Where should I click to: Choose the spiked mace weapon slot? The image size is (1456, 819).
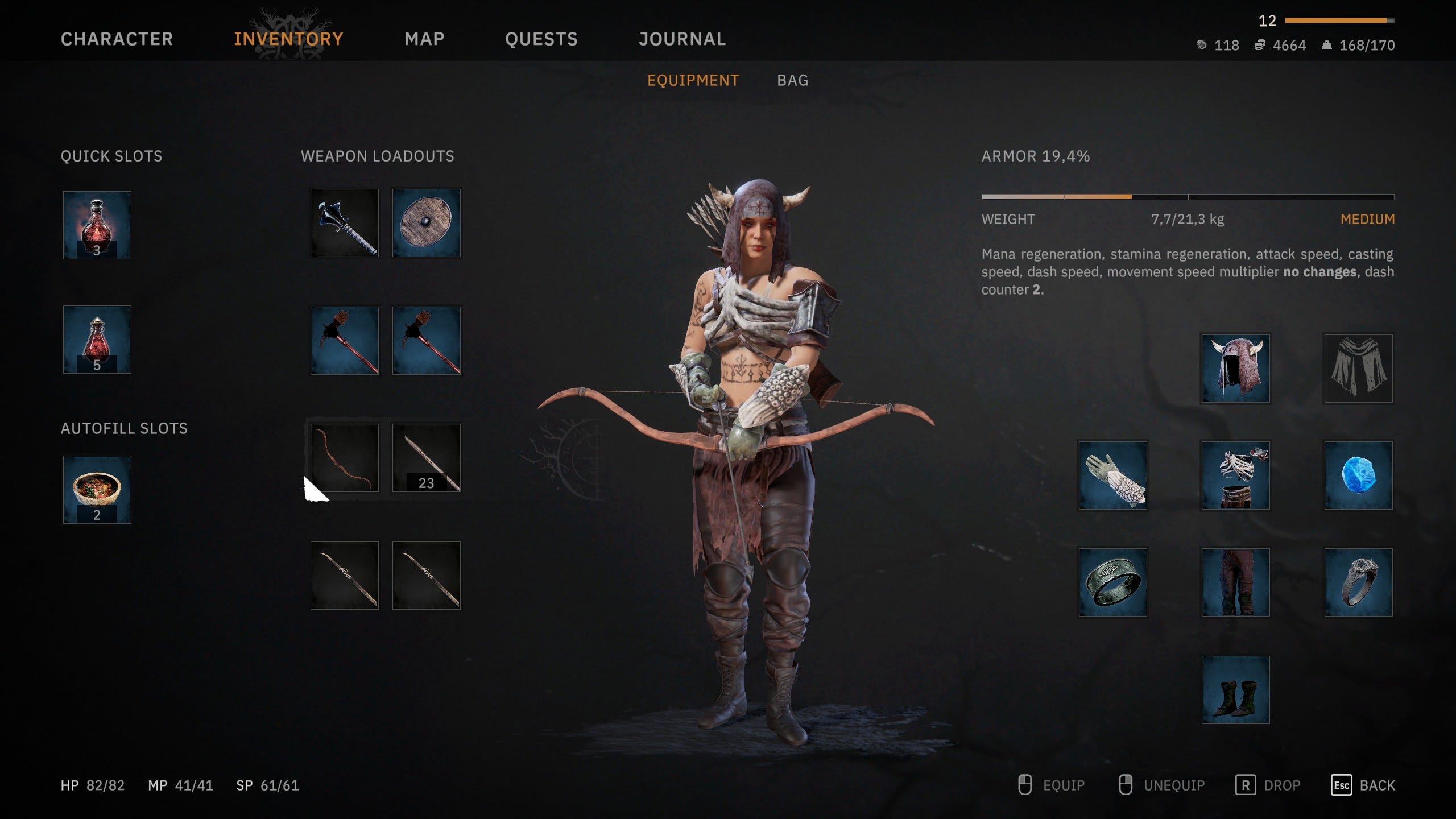[x=344, y=223]
